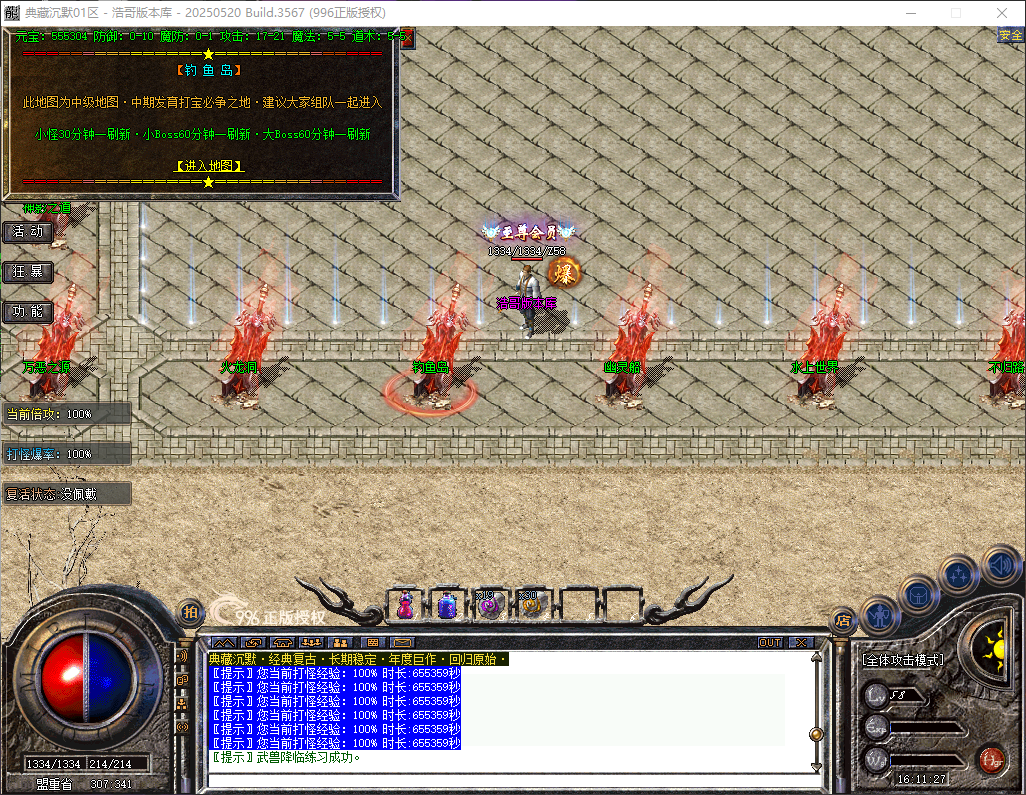Click the 进入地图 link in the dialog
The image size is (1026, 795).
[209, 166]
